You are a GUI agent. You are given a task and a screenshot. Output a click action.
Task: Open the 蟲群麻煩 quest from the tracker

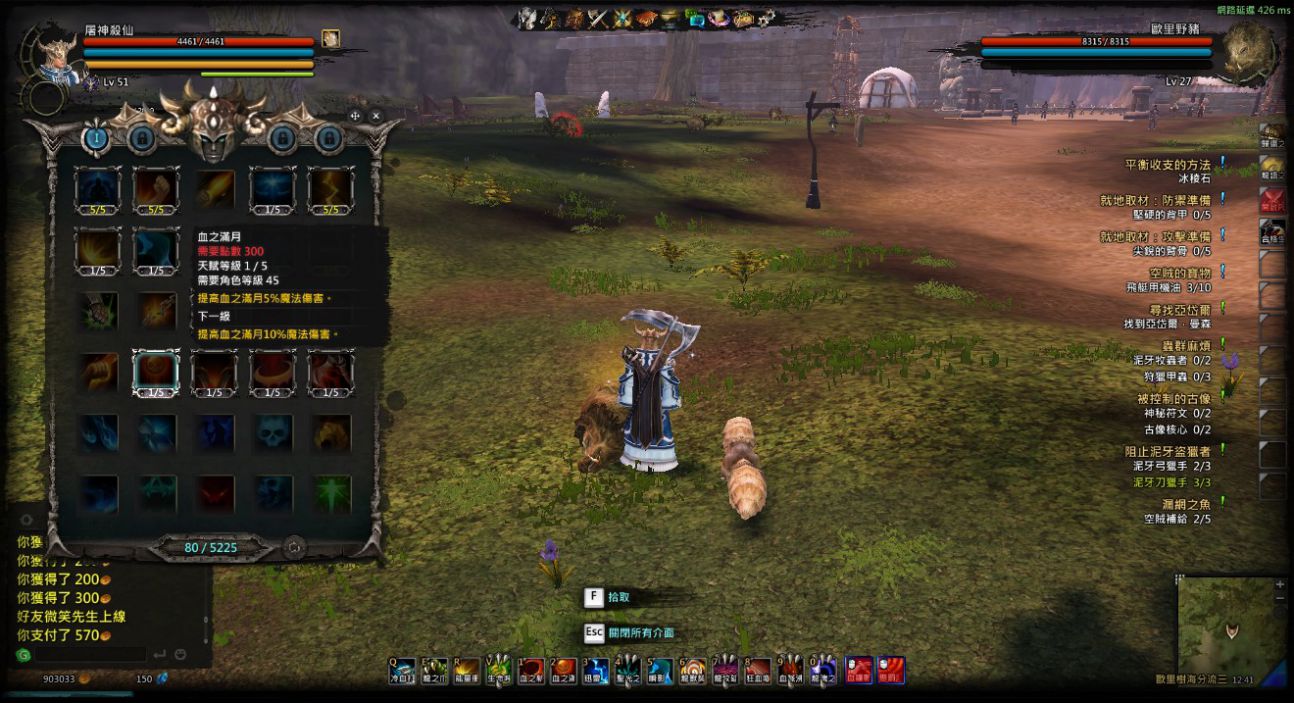[1179, 345]
